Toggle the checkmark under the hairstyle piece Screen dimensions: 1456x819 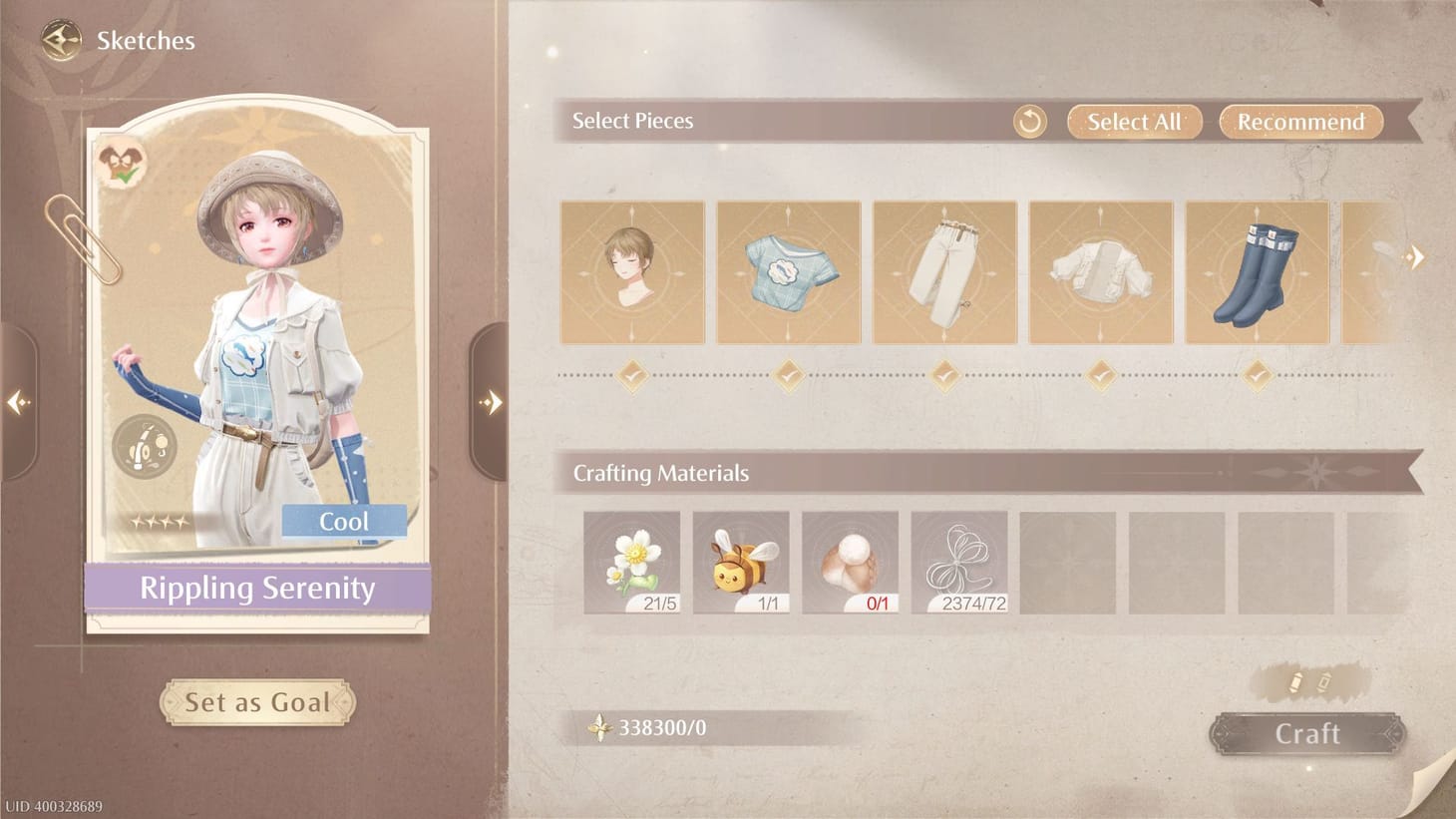click(x=632, y=376)
